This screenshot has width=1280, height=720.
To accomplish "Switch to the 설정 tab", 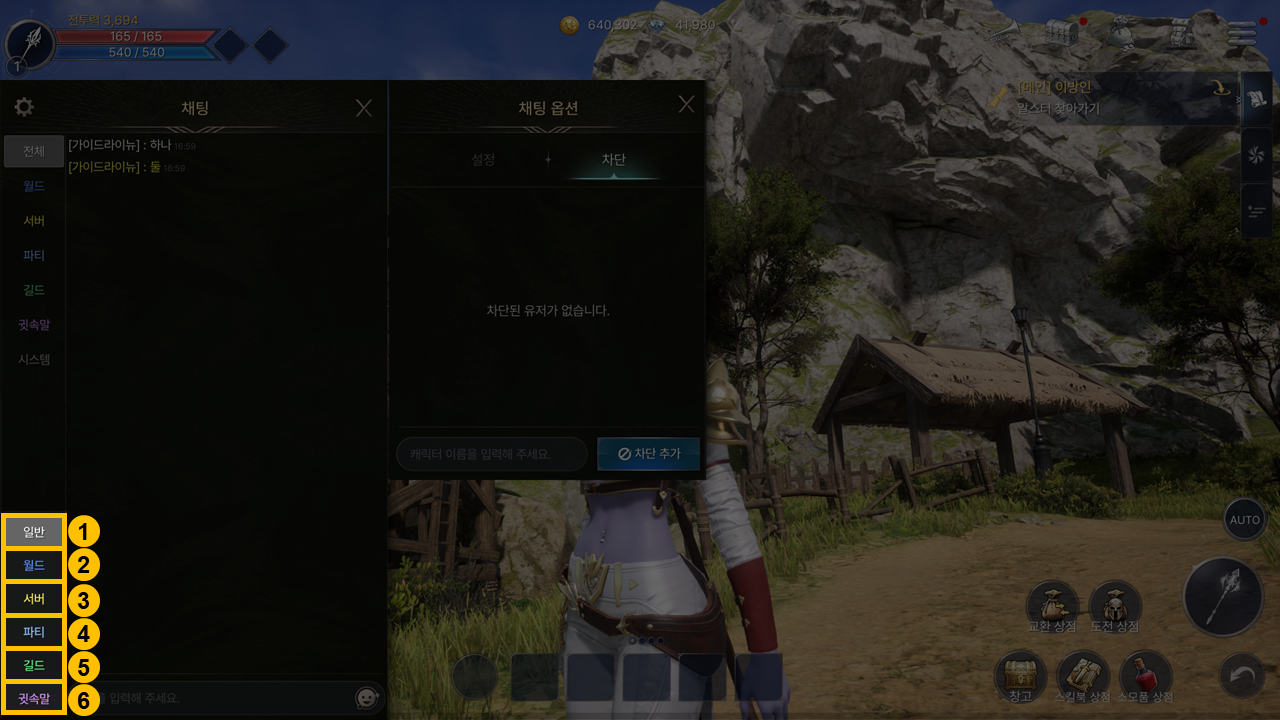I will [x=483, y=160].
